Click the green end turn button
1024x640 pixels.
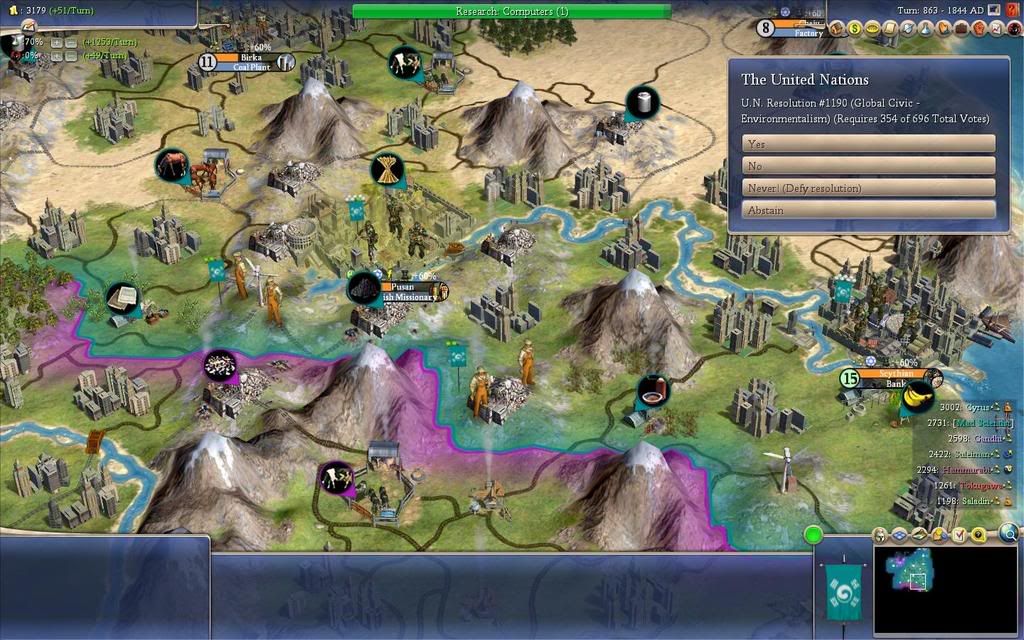813,534
